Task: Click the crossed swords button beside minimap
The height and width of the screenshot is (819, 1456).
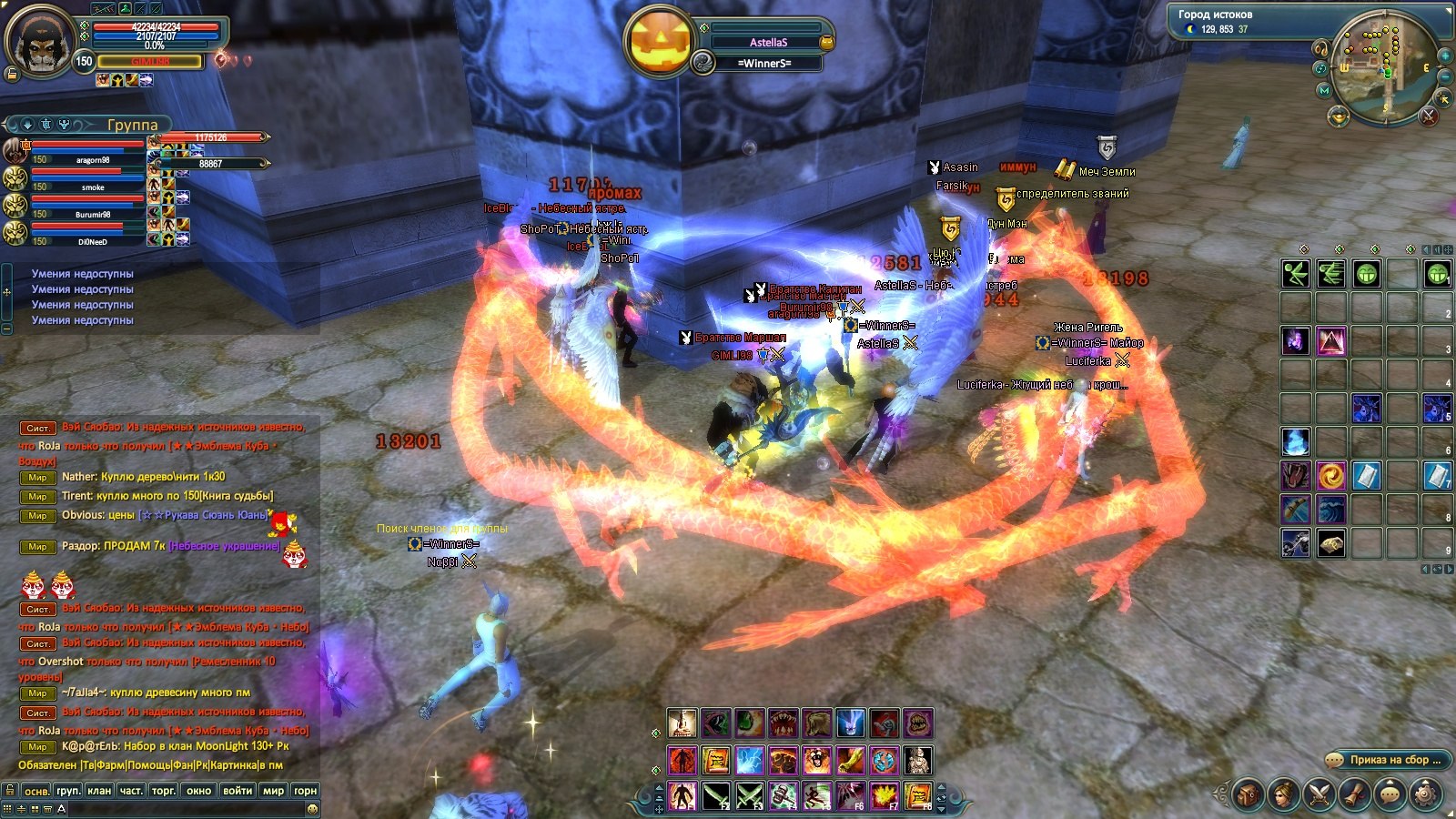Action: pos(1429,116)
